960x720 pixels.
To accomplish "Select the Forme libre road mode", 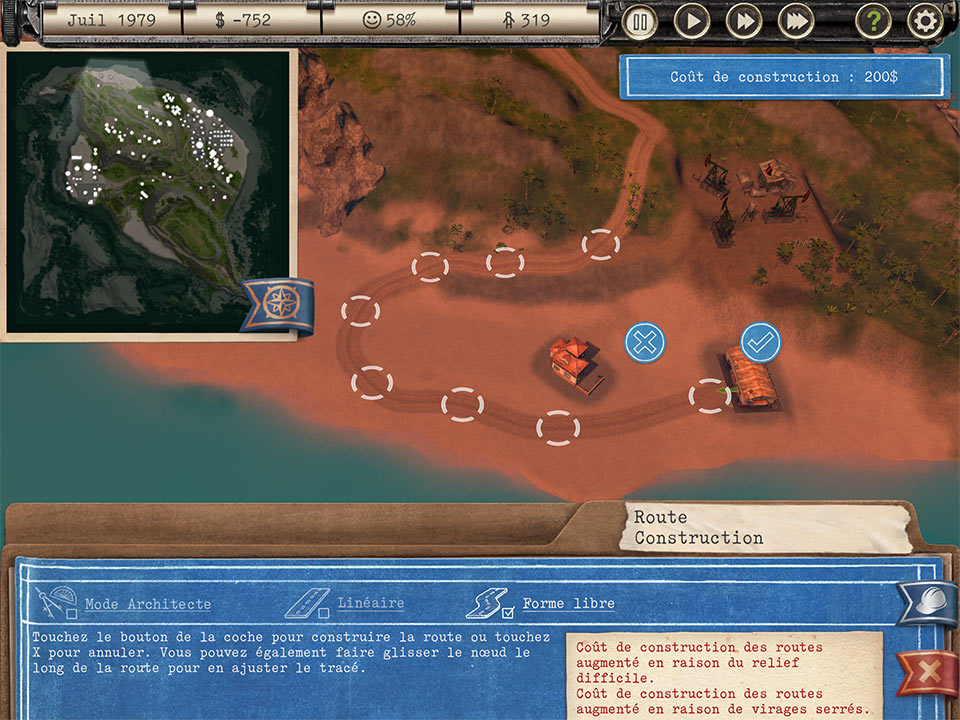I will coord(568,604).
